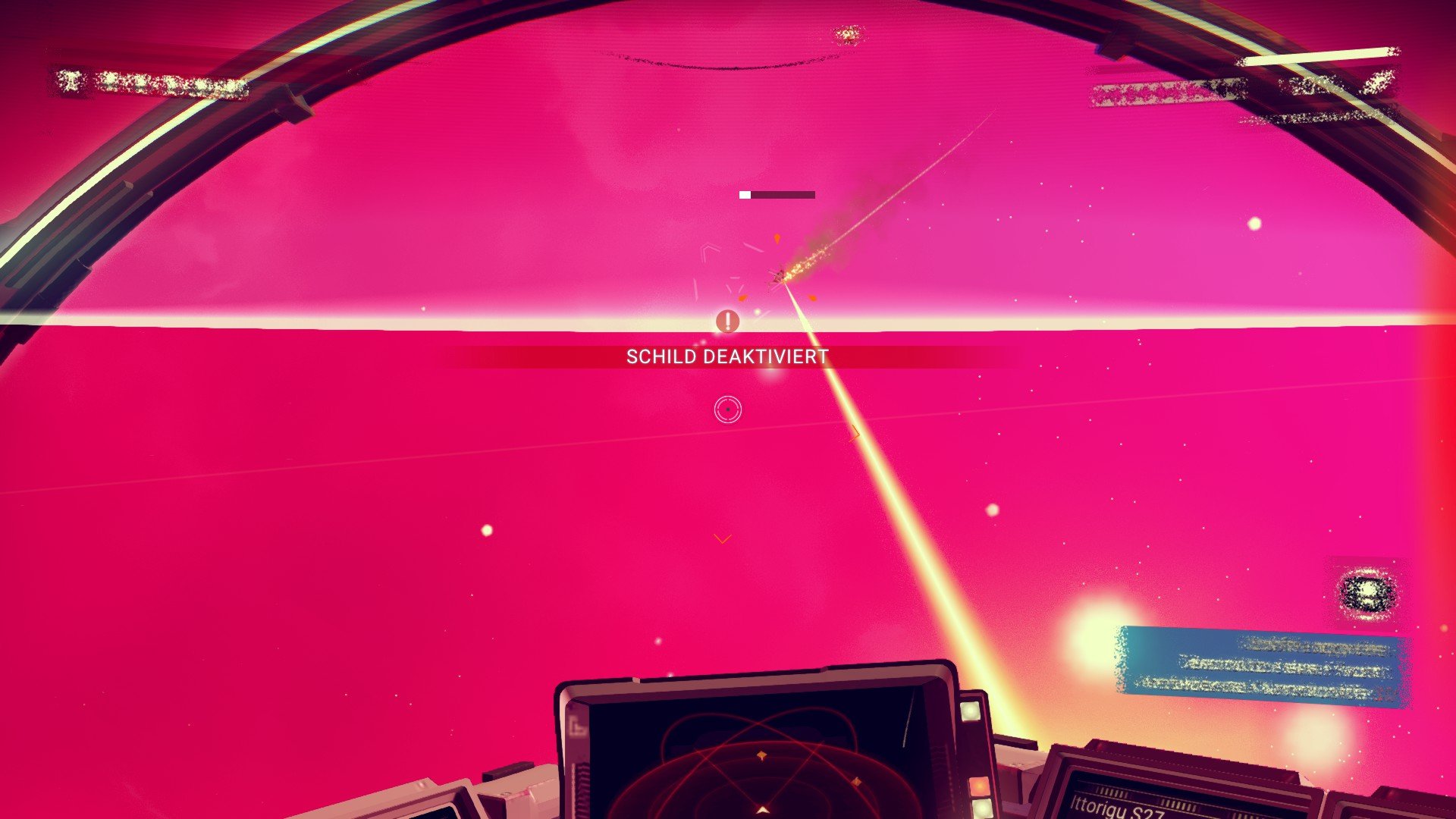Screen dimensions: 1456x819
Task: Click the glitched icon above the blue panel
Action: pos(1366,594)
